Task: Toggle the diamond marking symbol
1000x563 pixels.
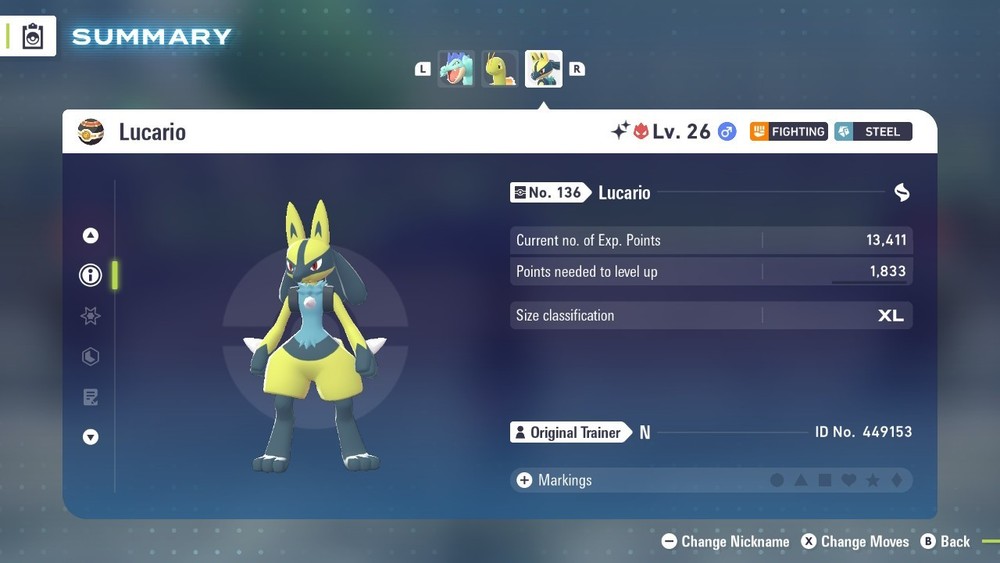Action: [897, 481]
